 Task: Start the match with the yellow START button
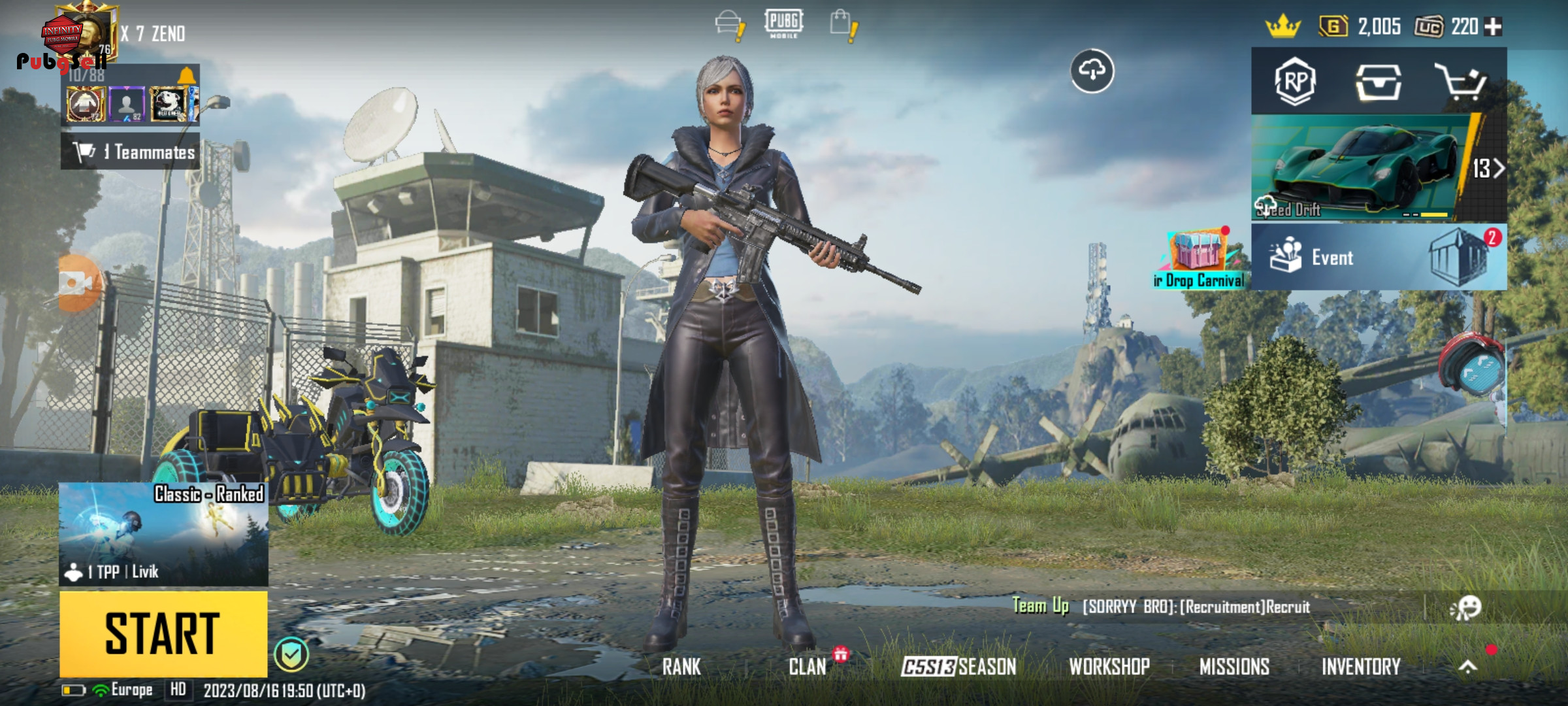163,633
